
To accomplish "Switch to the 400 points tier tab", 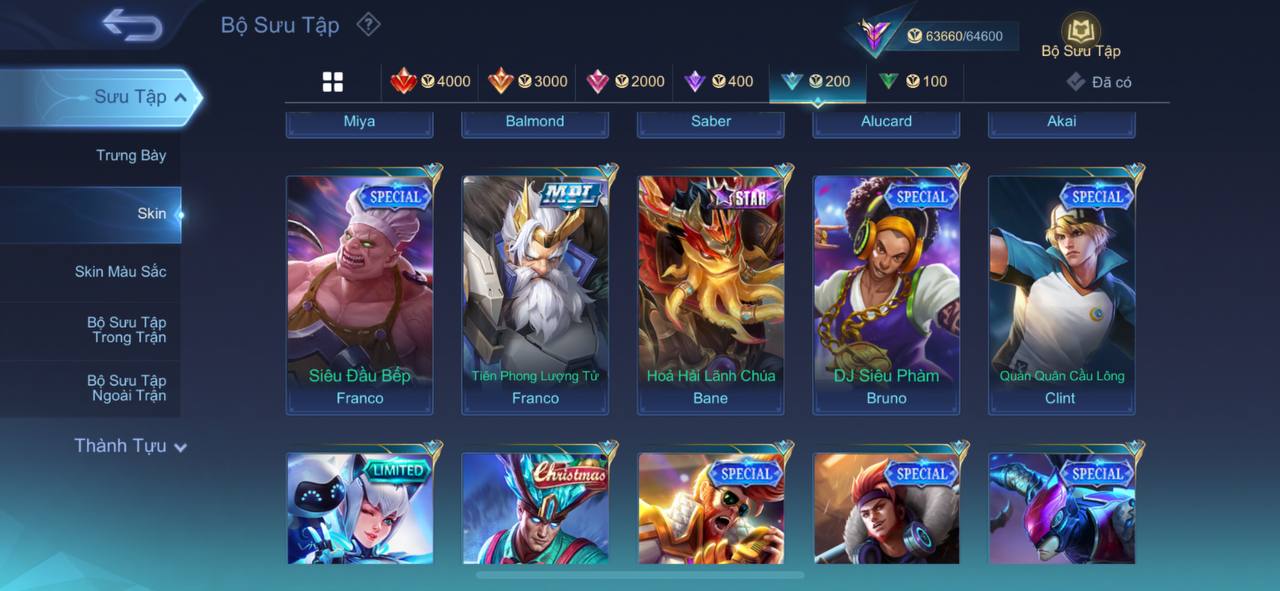I will tap(719, 82).
